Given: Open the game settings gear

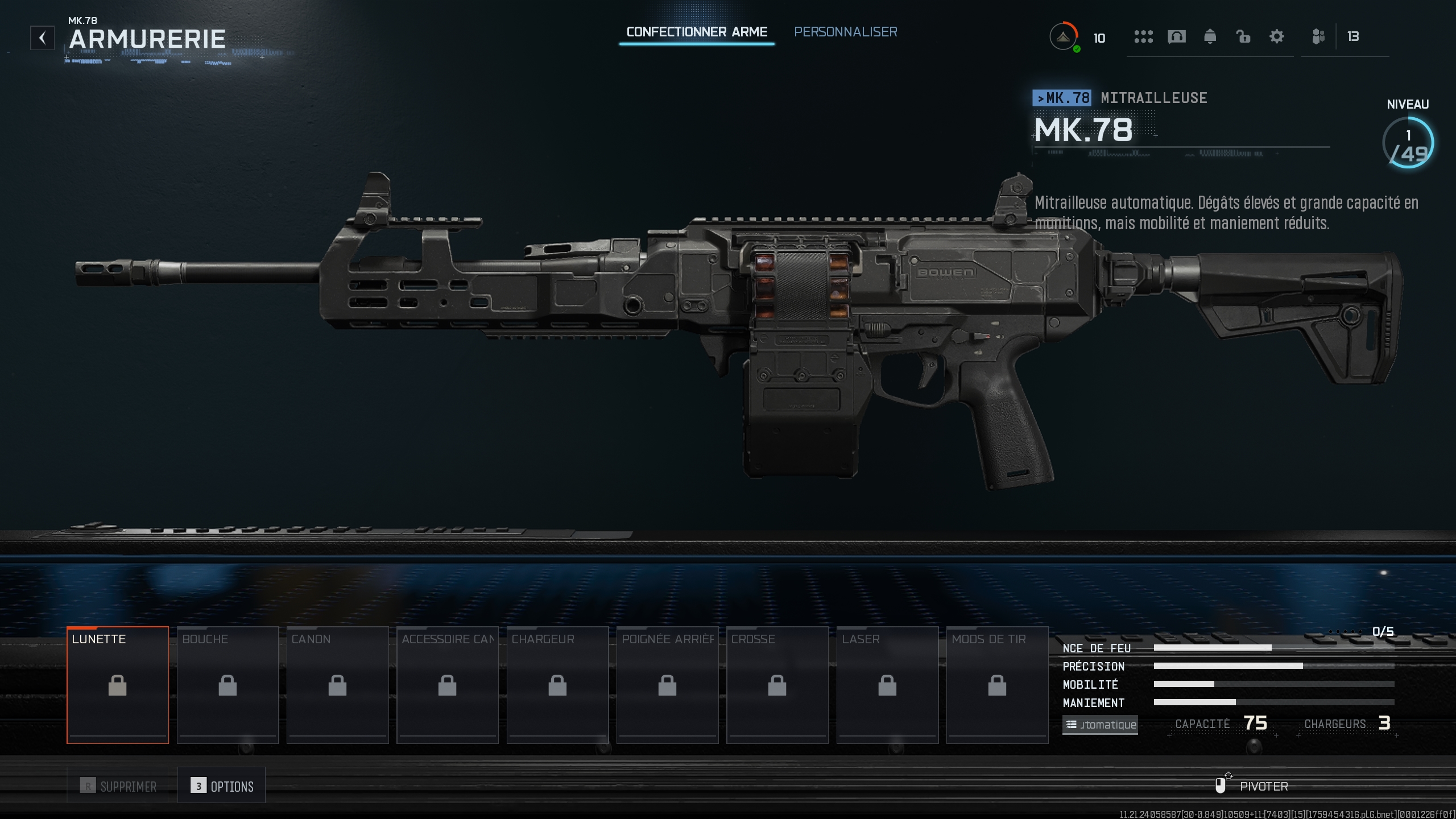Looking at the screenshot, I should [1277, 36].
